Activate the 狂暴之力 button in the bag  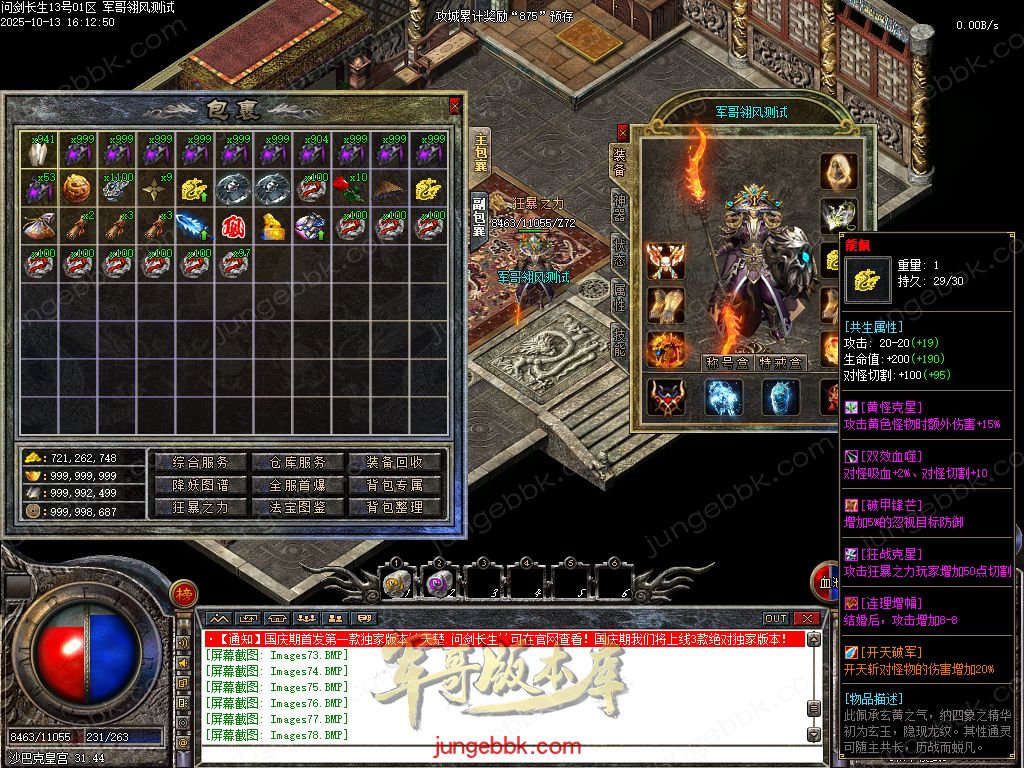tap(201, 507)
